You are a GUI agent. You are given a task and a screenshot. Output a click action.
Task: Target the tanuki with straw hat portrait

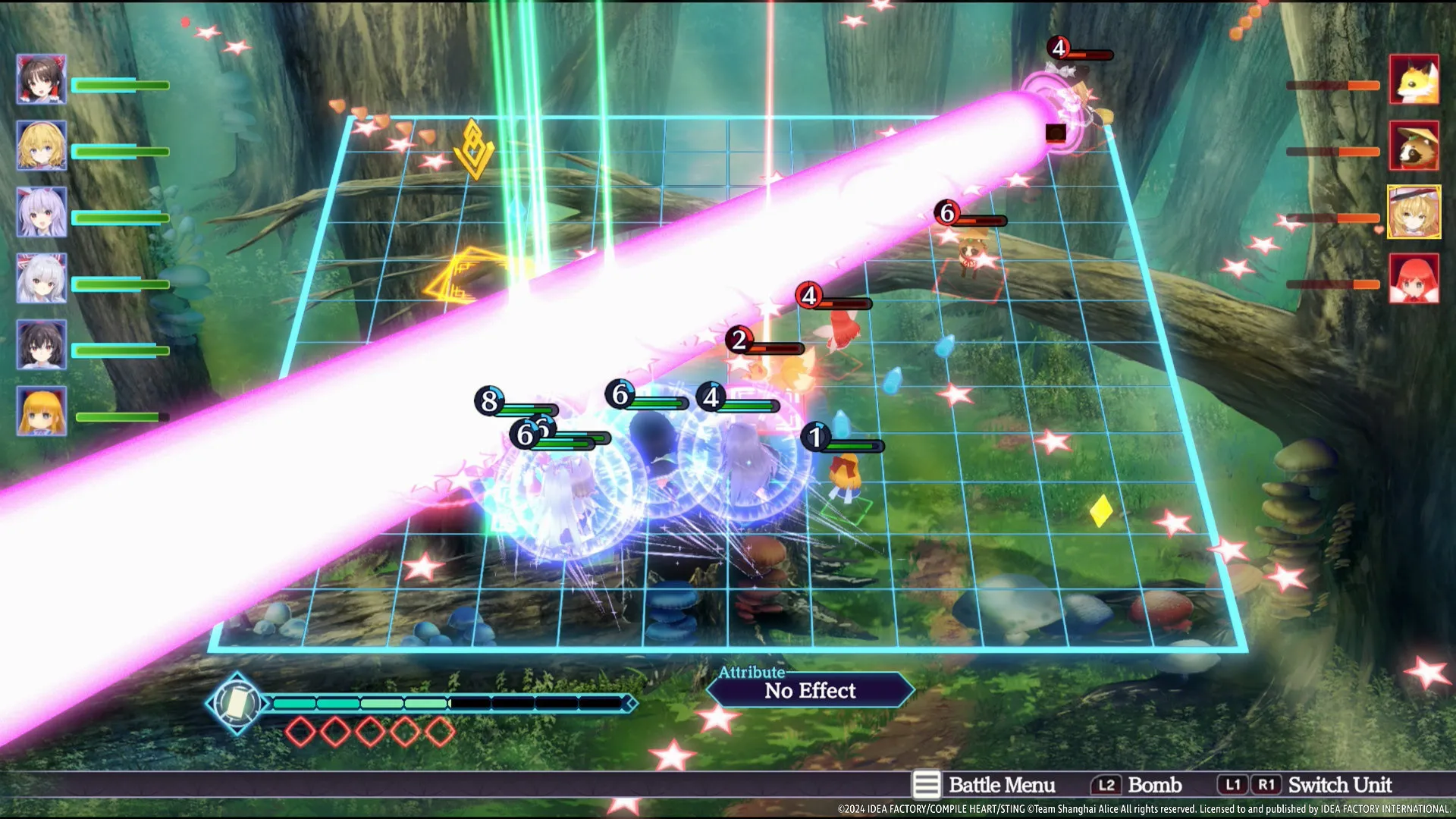click(1414, 145)
